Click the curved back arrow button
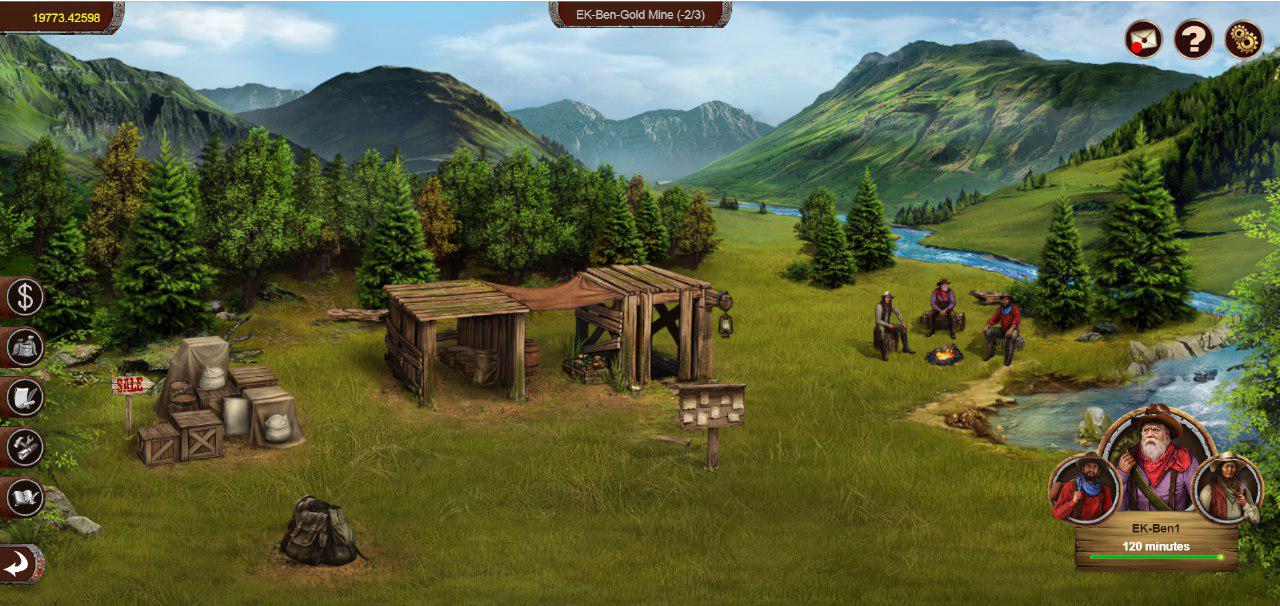1280x606 pixels. 20,565
